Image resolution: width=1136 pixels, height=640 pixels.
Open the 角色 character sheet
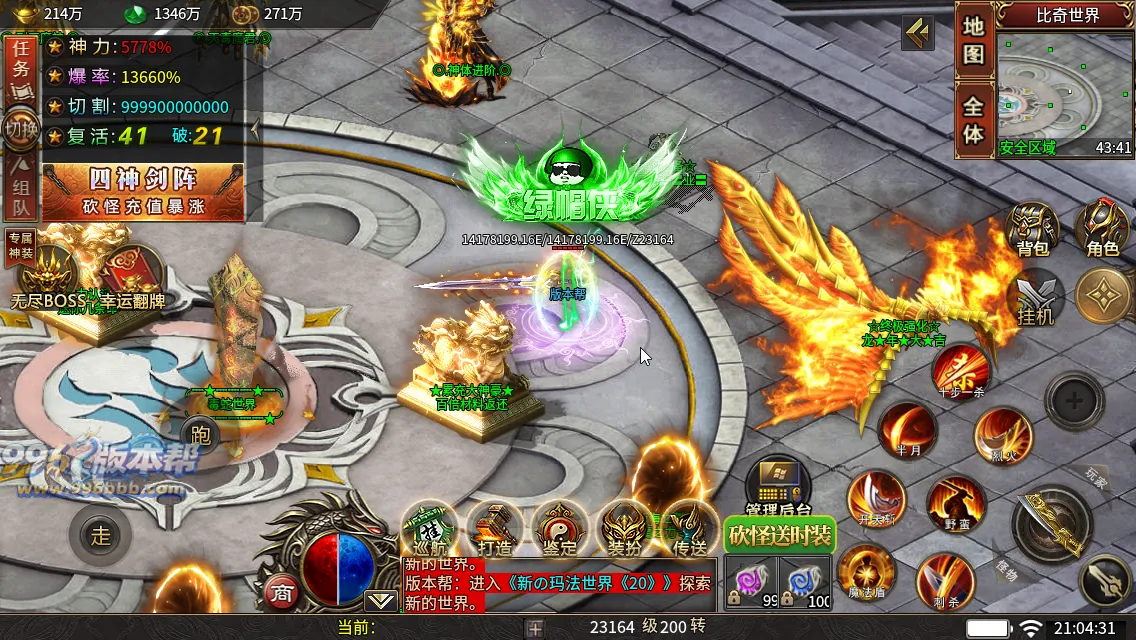coord(1102,231)
